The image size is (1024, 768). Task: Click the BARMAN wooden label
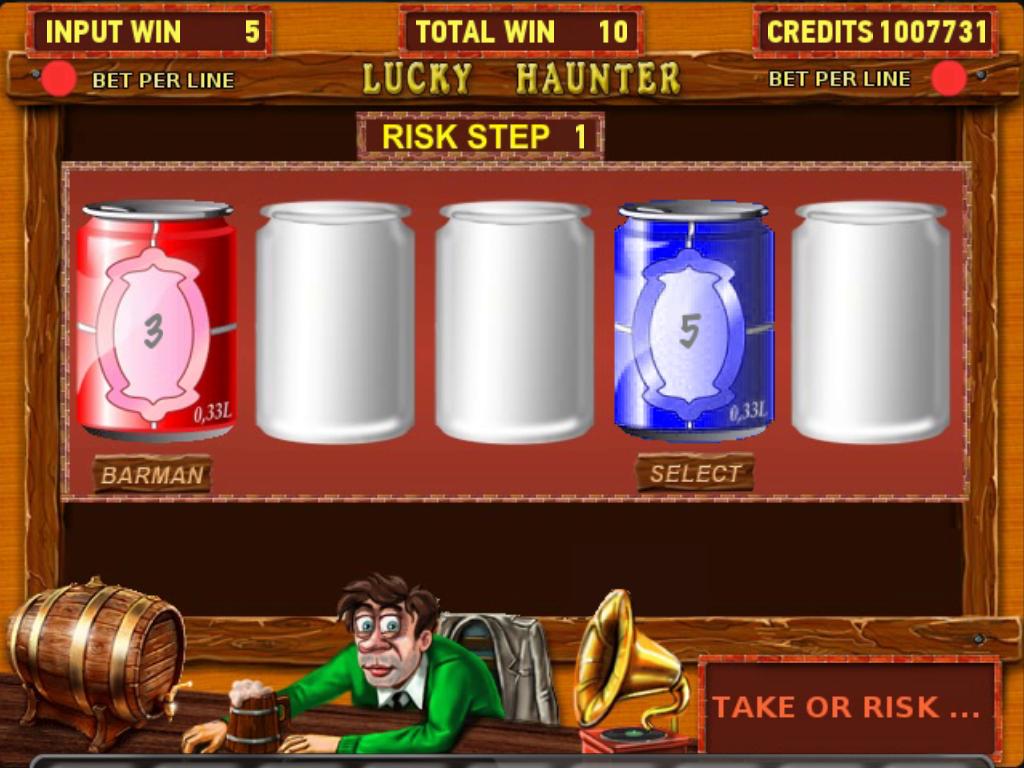[x=152, y=475]
